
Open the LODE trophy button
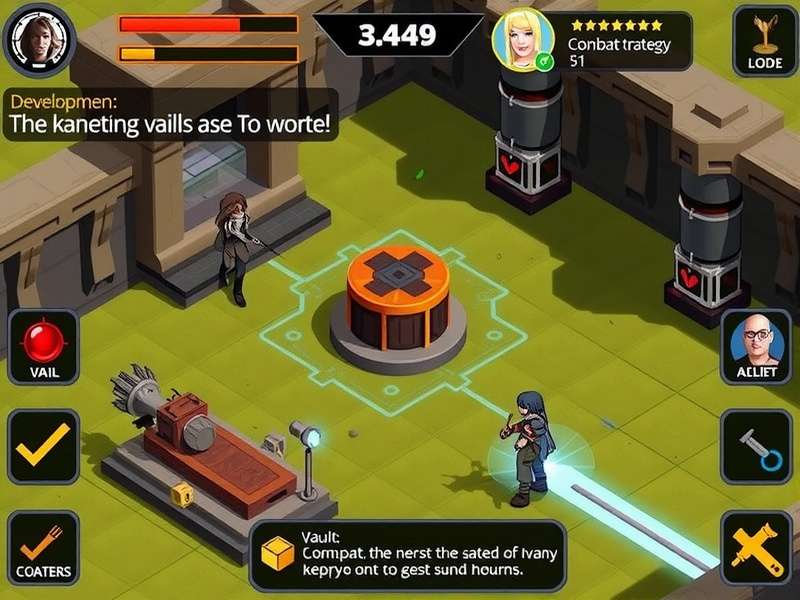[x=765, y=42]
